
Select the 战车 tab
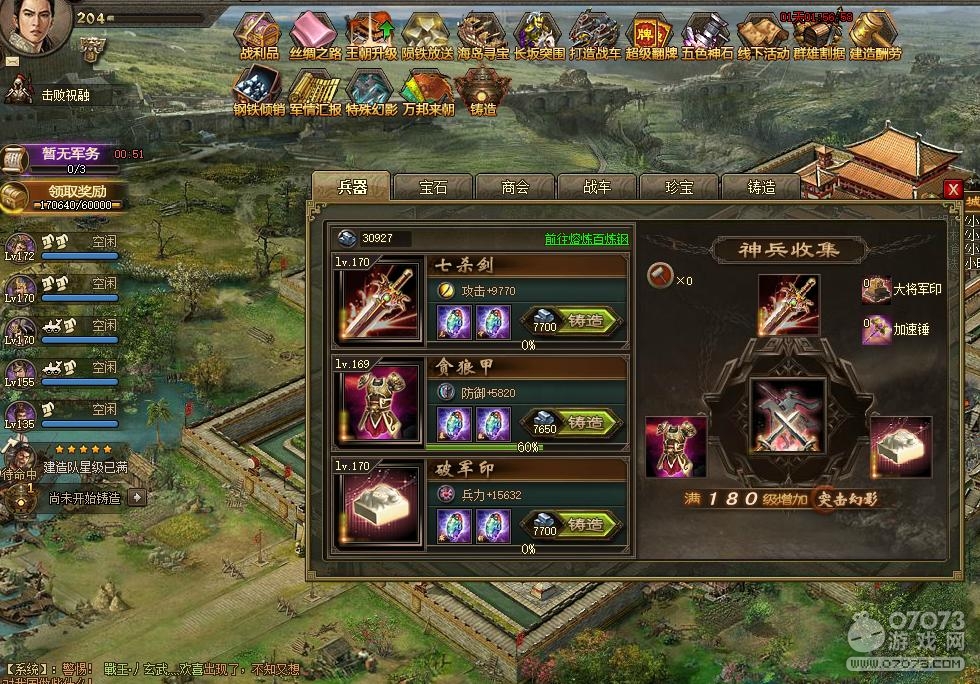point(597,187)
